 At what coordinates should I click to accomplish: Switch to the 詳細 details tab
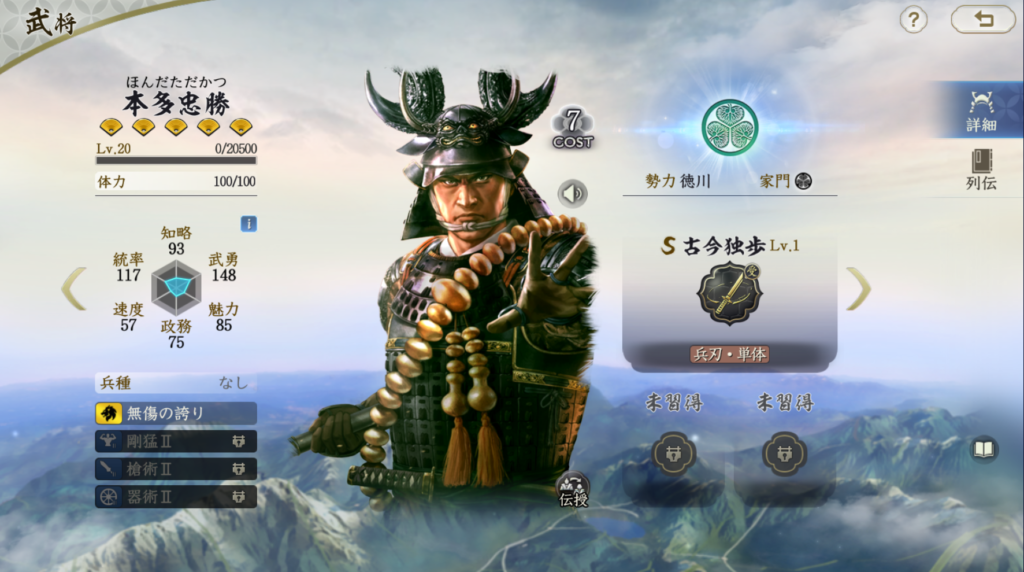pyautogui.click(x=980, y=110)
